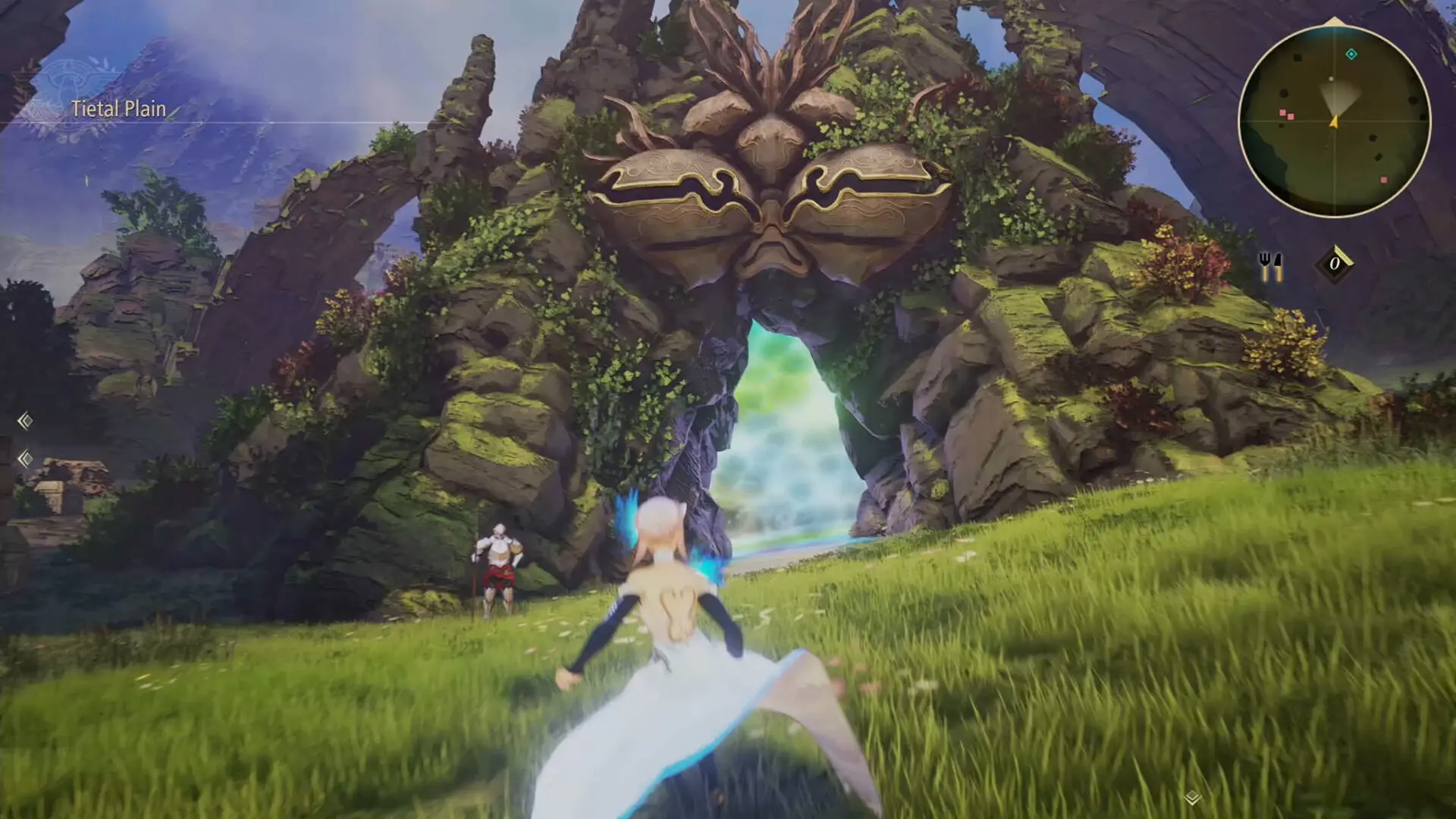Click the teal quest marker on the minimap
This screenshot has height=819, width=1456.
[x=1351, y=55]
